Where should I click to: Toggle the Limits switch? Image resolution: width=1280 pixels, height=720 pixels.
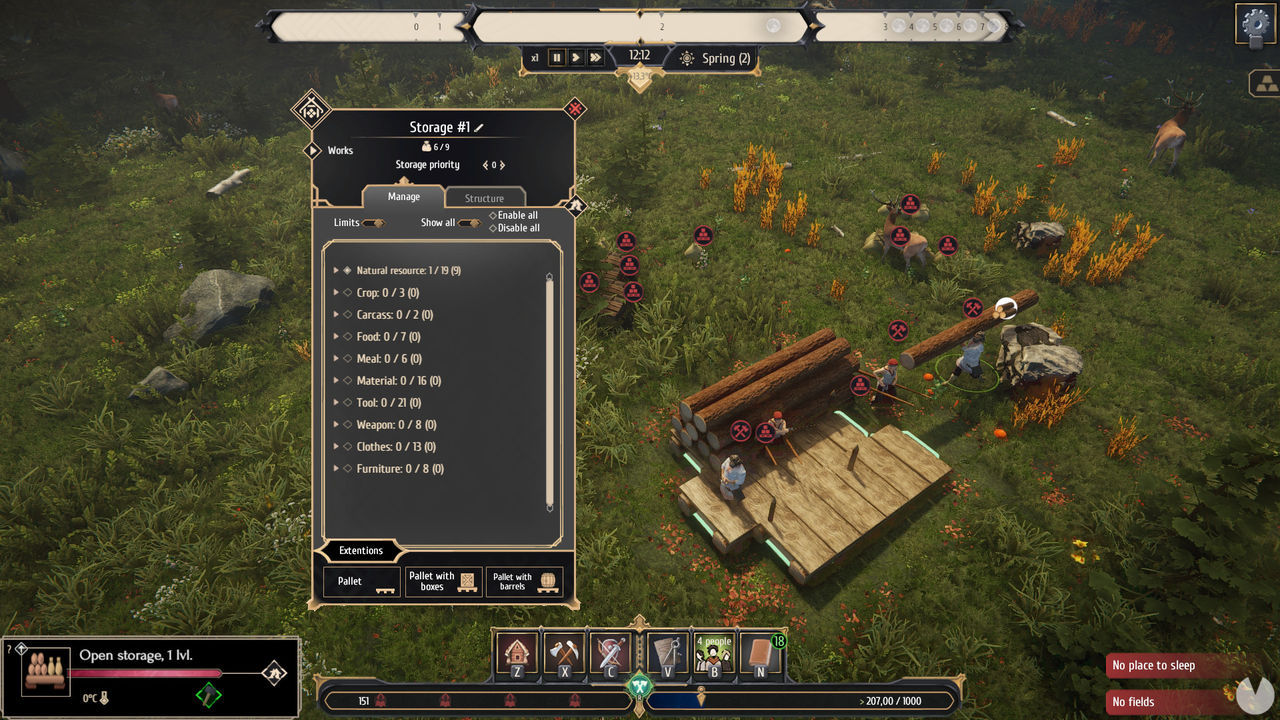click(x=373, y=223)
